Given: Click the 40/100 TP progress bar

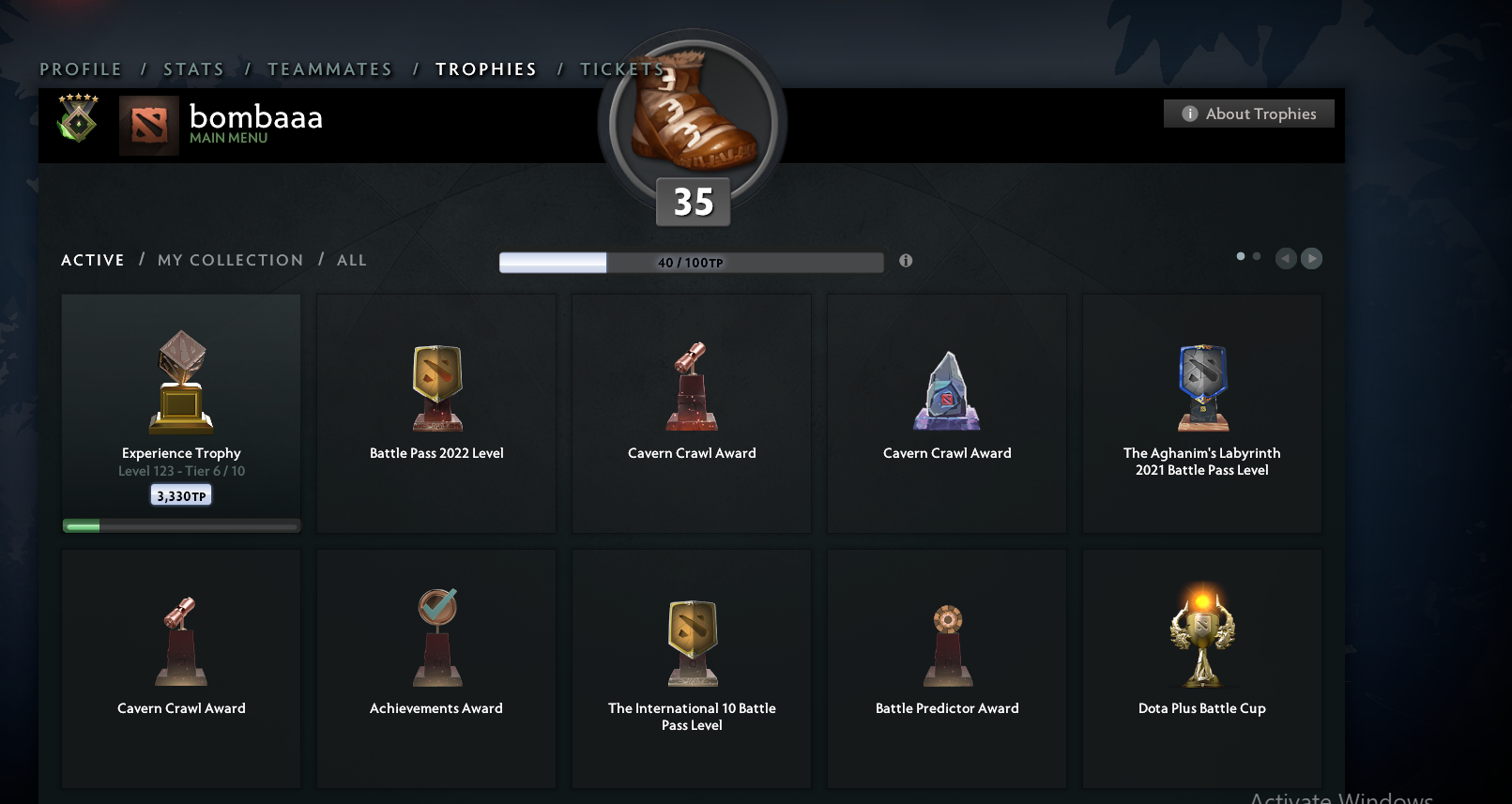Looking at the screenshot, I should [692, 263].
